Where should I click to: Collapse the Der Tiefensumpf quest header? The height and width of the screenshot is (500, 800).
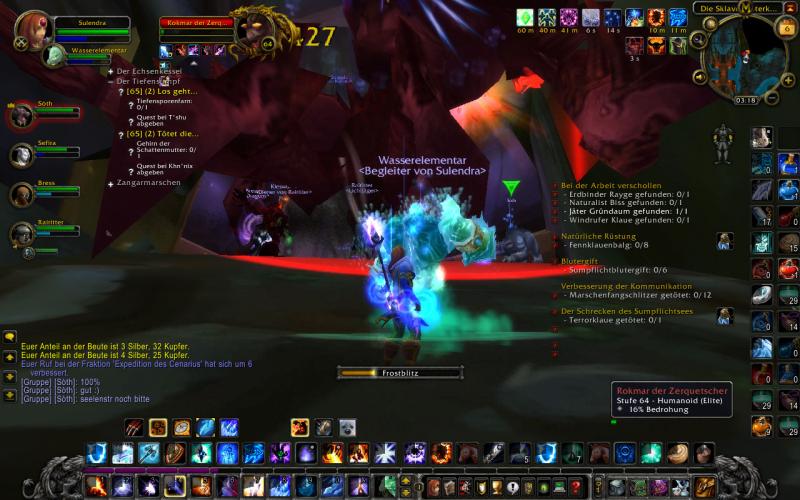110,81
